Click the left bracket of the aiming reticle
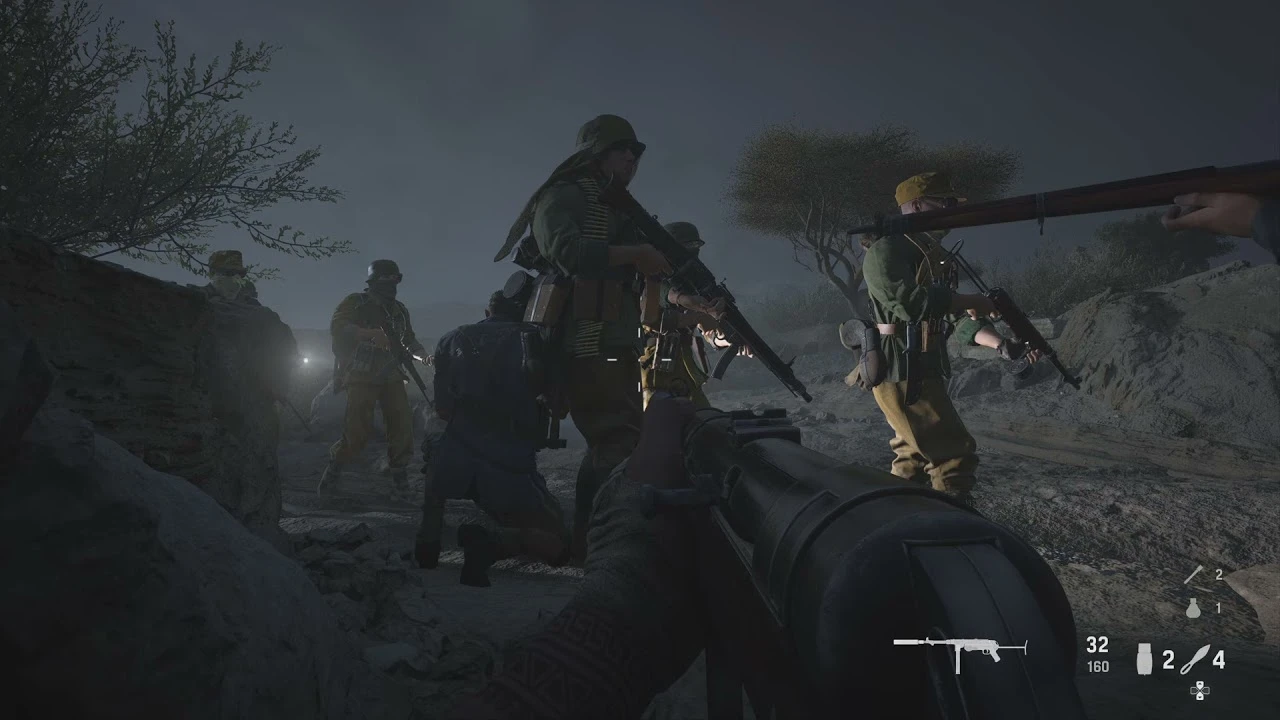The image size is (1280, 720). pyautogui.click(x=612, y=359)
